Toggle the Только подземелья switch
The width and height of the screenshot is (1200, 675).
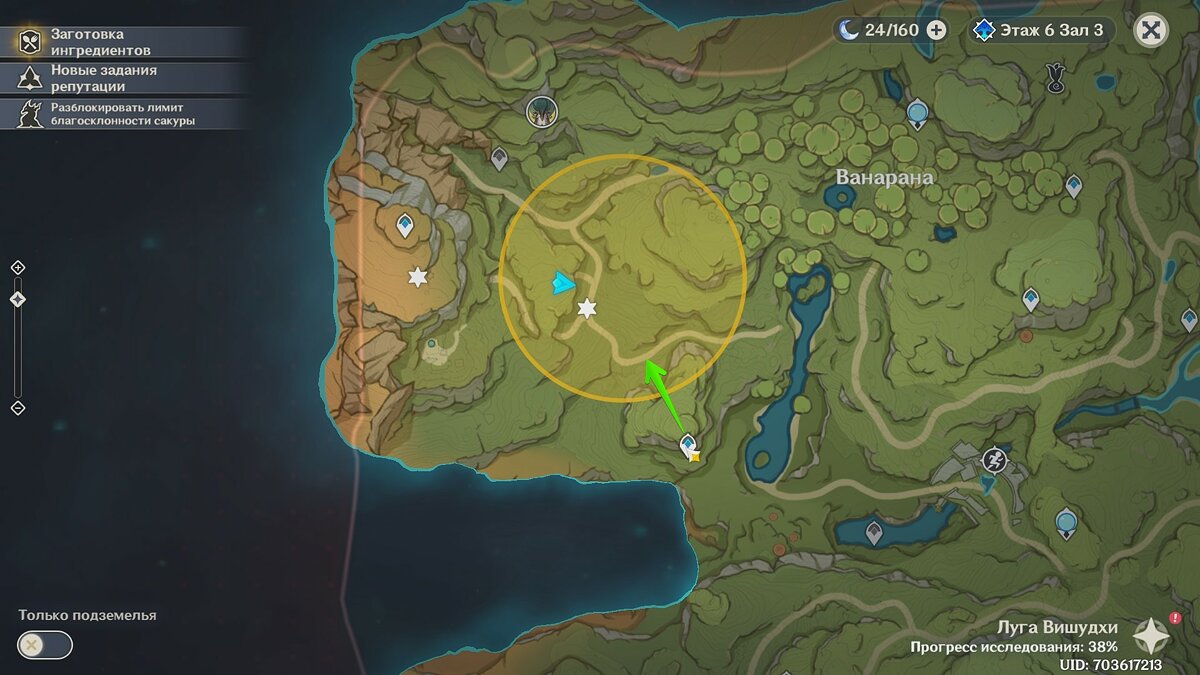[x=45, y=645]
